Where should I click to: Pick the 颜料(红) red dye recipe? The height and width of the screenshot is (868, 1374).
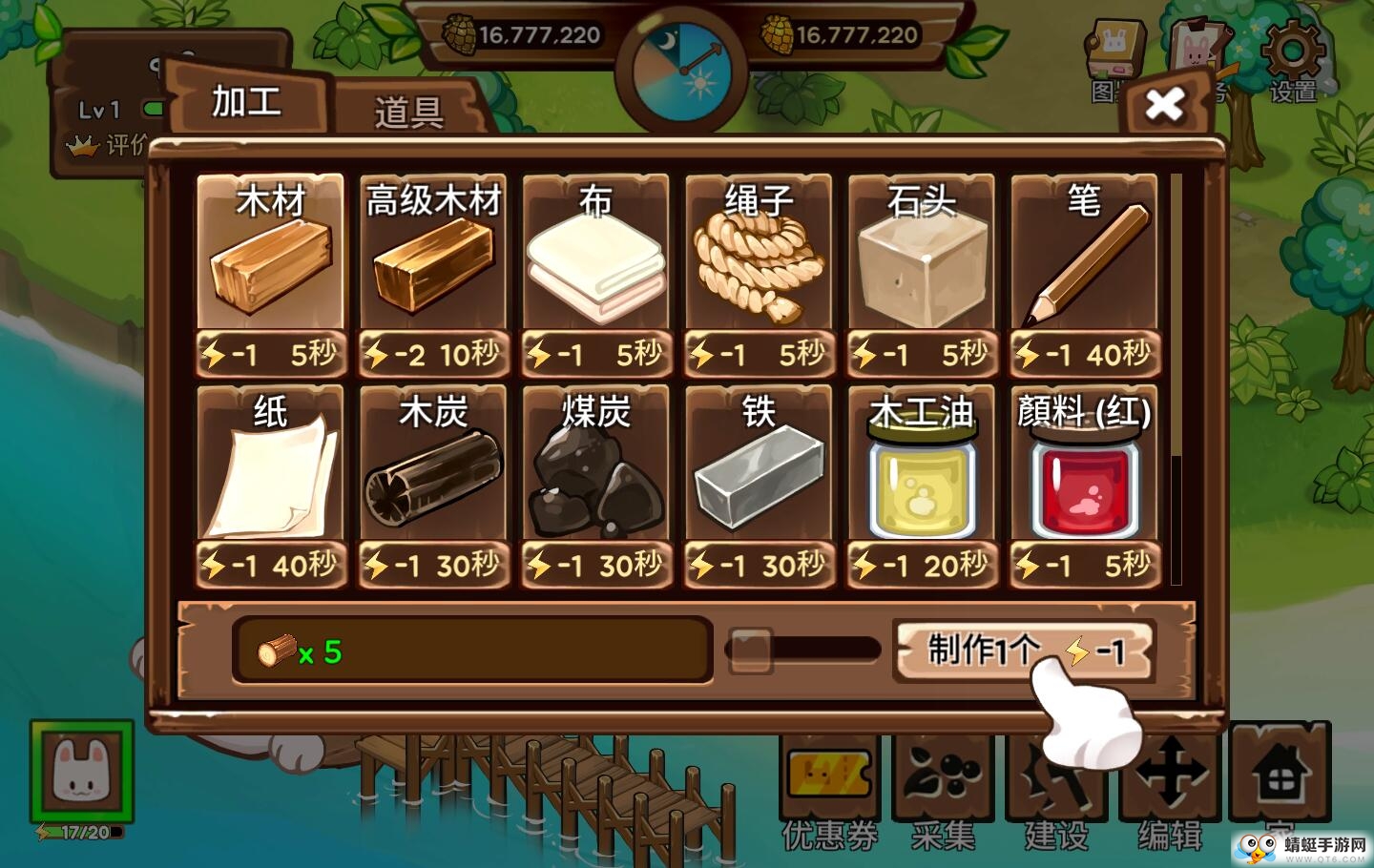click(1085, 472)
